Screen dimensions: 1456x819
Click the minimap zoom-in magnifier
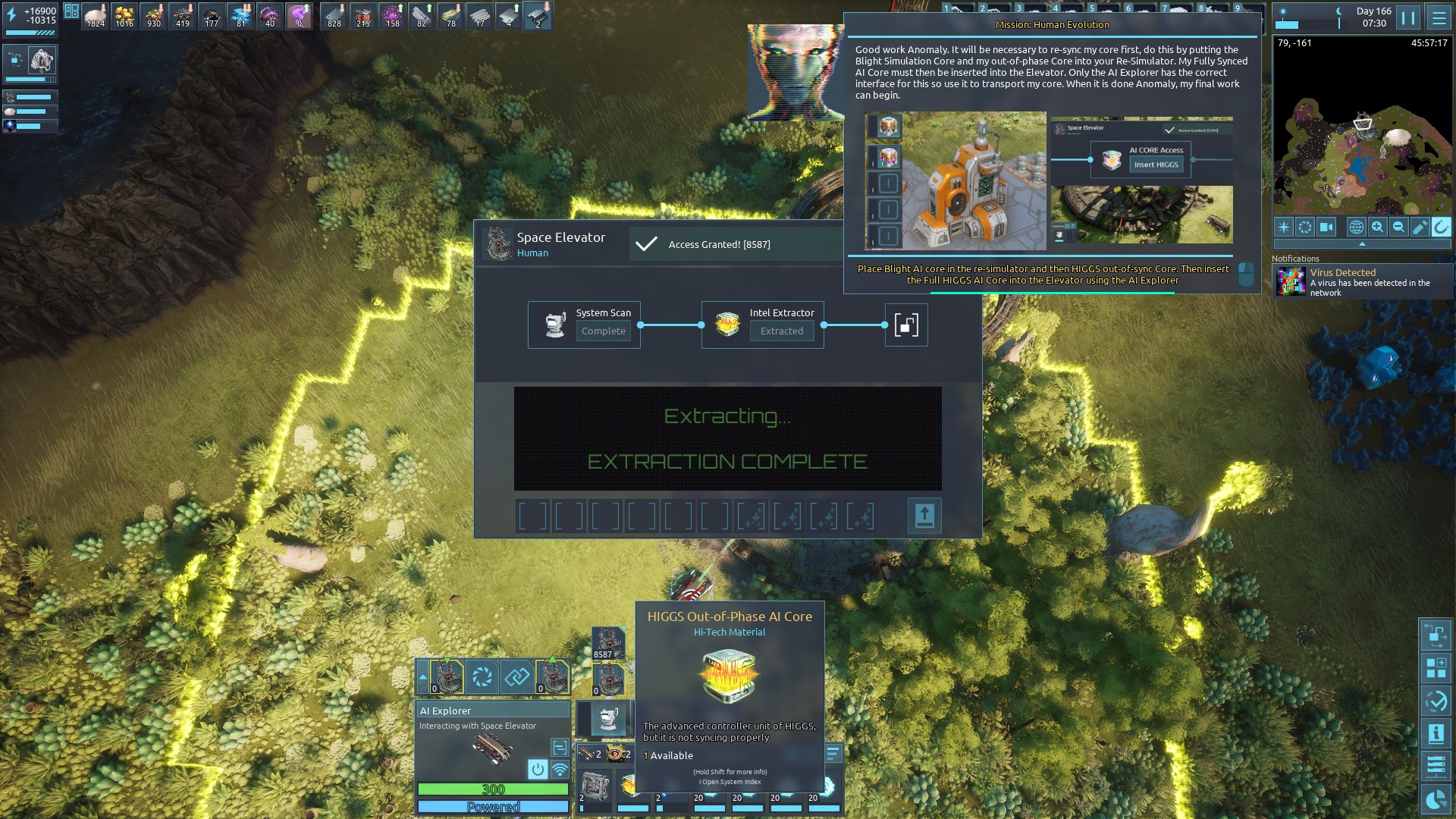tap(1378, 227)
